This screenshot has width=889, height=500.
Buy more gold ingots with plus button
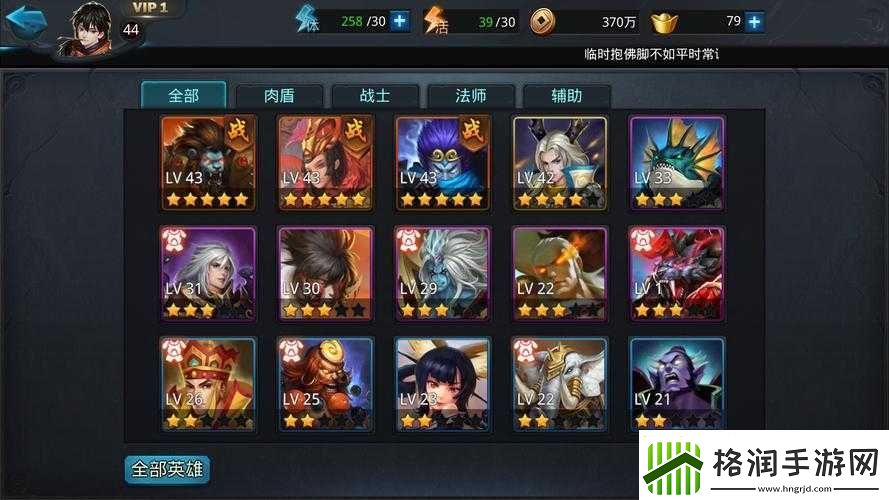click(x=754, y=20)
